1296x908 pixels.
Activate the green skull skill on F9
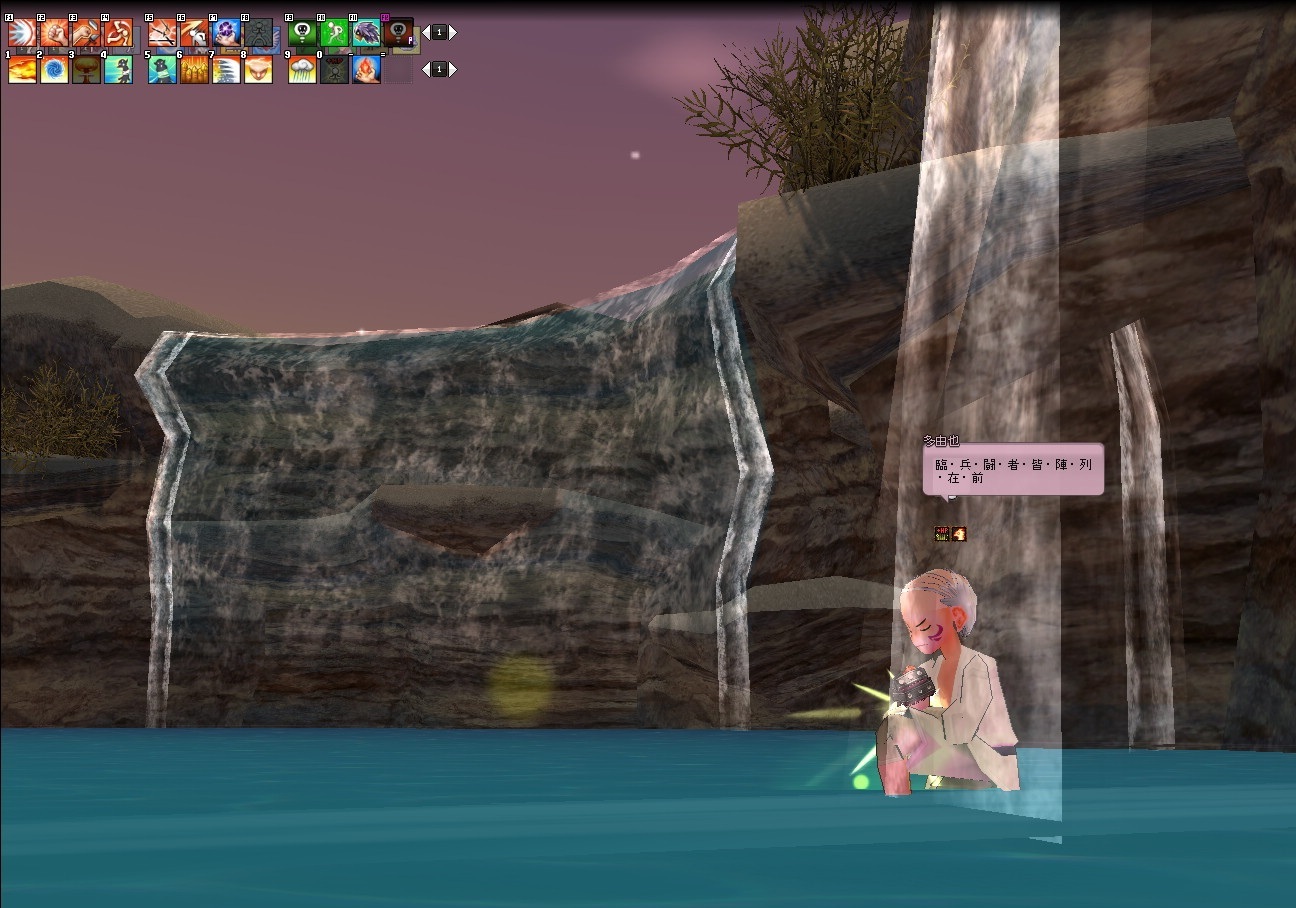[302, 33]
